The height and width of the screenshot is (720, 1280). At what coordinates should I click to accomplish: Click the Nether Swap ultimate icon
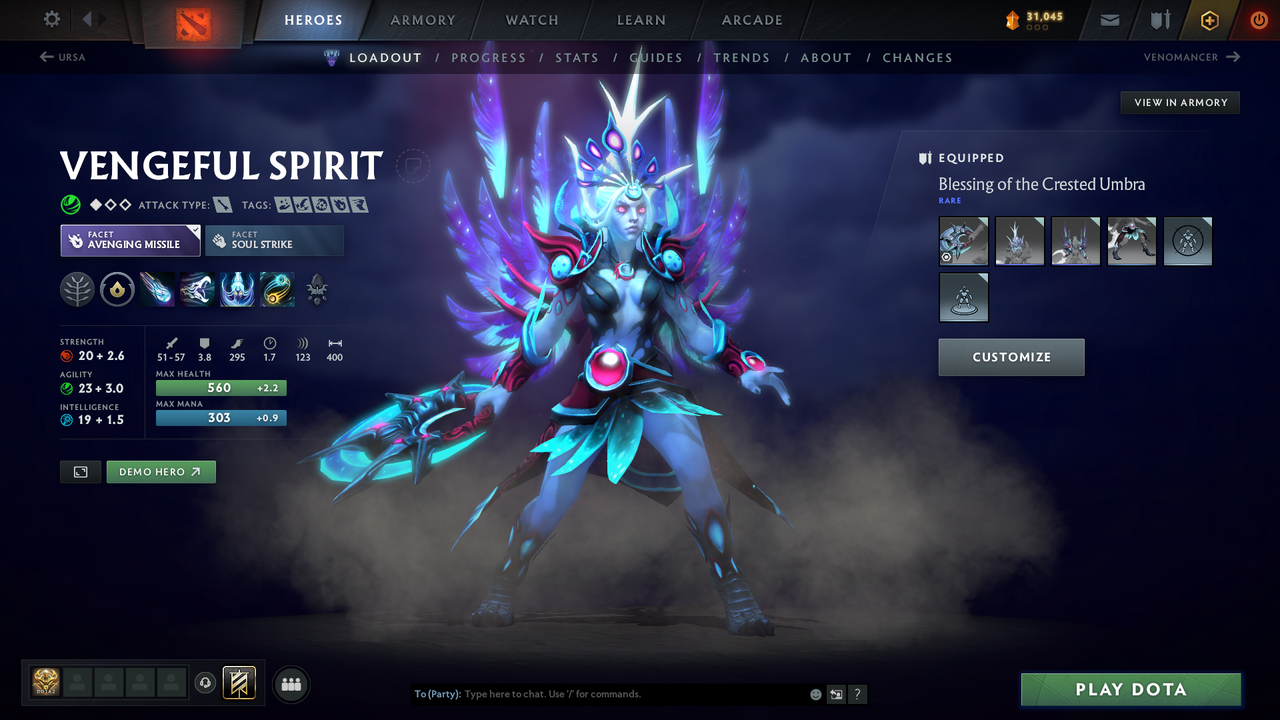[276, 290]
